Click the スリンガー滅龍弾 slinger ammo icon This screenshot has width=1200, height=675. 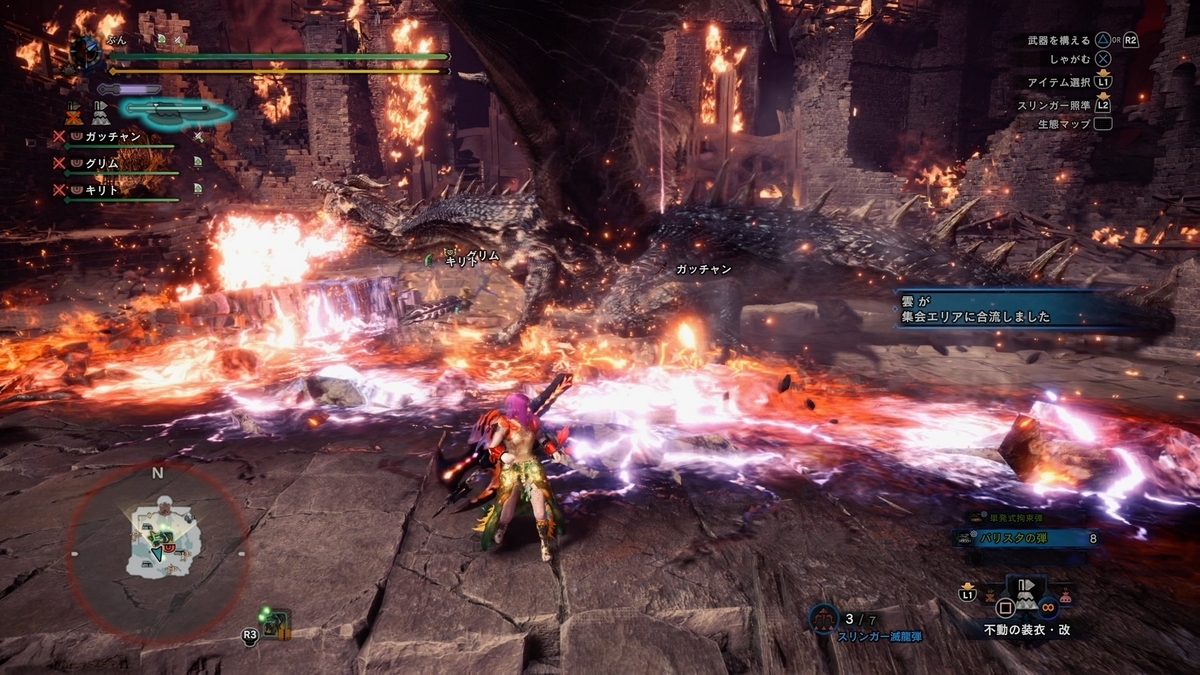[824, 620]
